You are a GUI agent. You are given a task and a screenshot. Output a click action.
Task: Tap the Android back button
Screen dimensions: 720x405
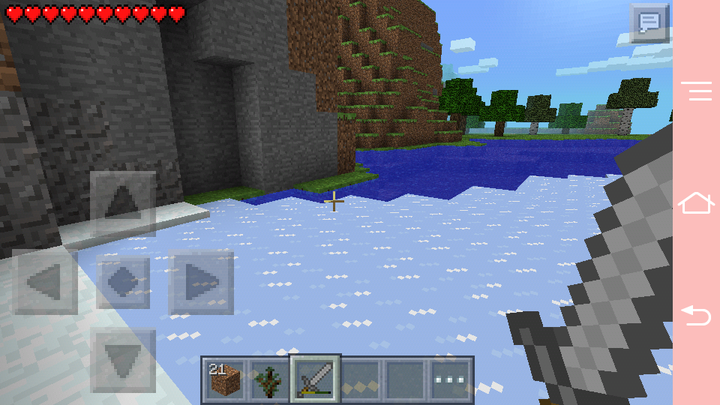696,315
